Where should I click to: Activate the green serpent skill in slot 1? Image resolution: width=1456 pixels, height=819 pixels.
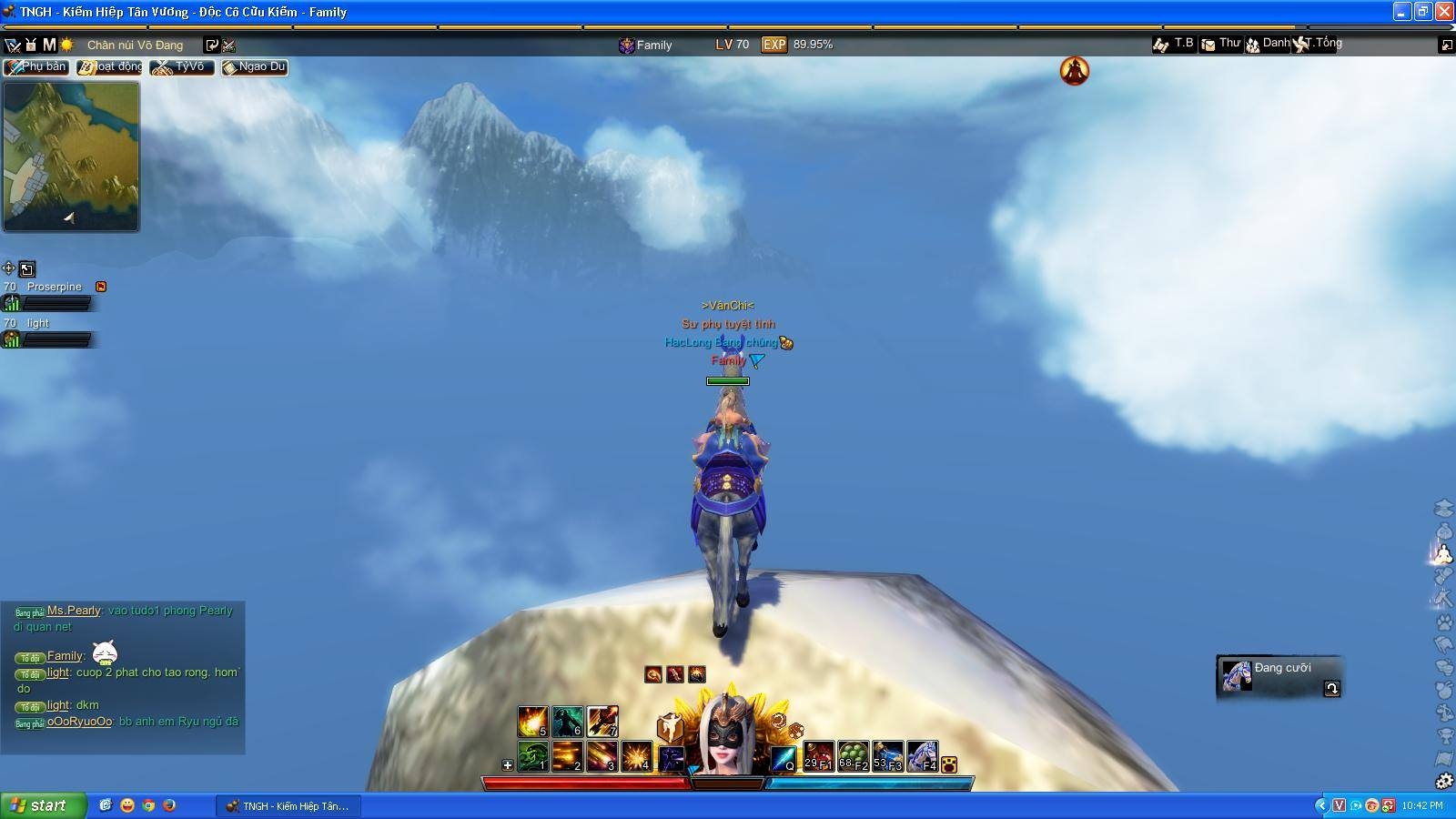532,756
